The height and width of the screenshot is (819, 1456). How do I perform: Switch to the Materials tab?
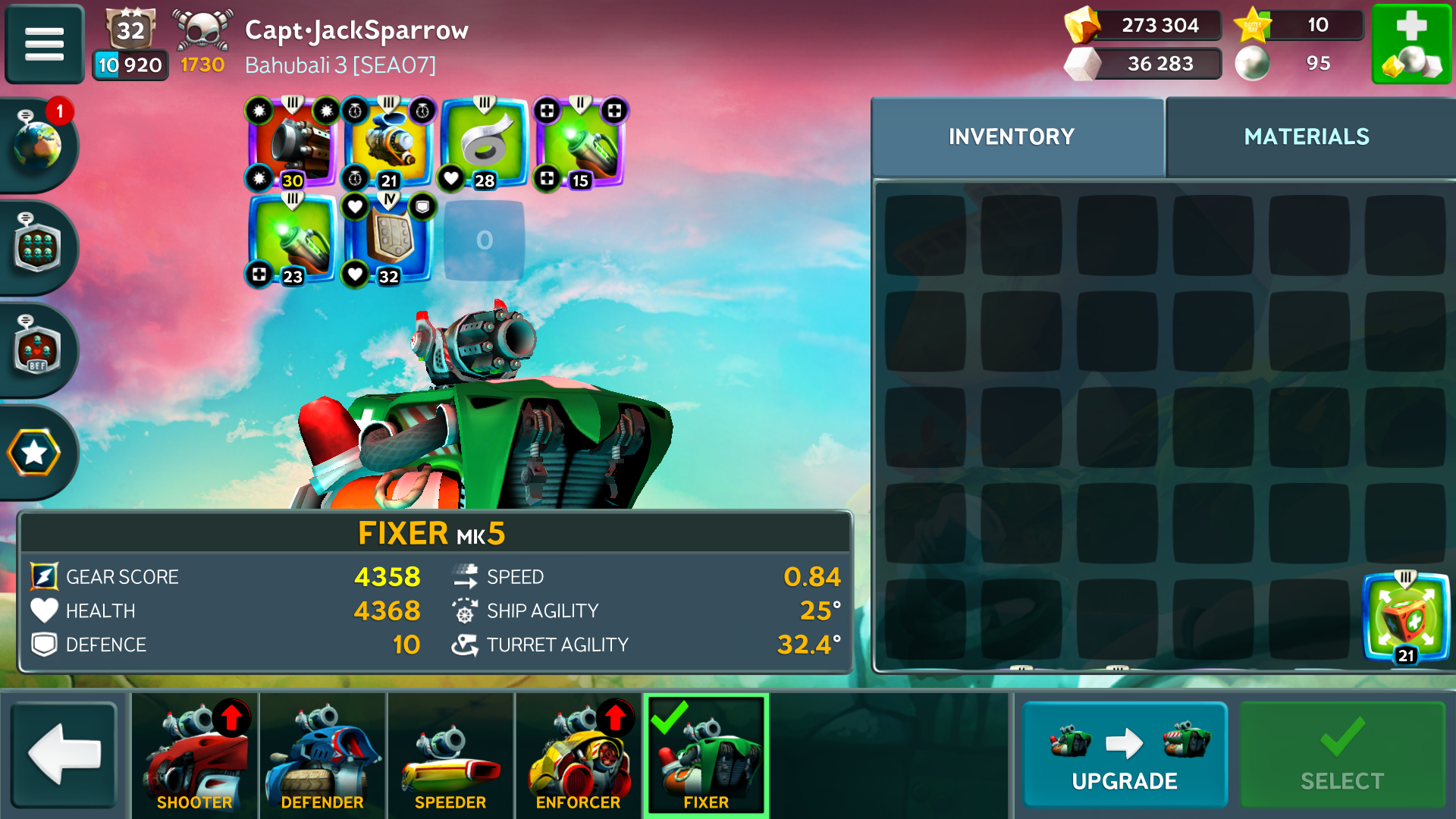click(x=1307, y=136)
